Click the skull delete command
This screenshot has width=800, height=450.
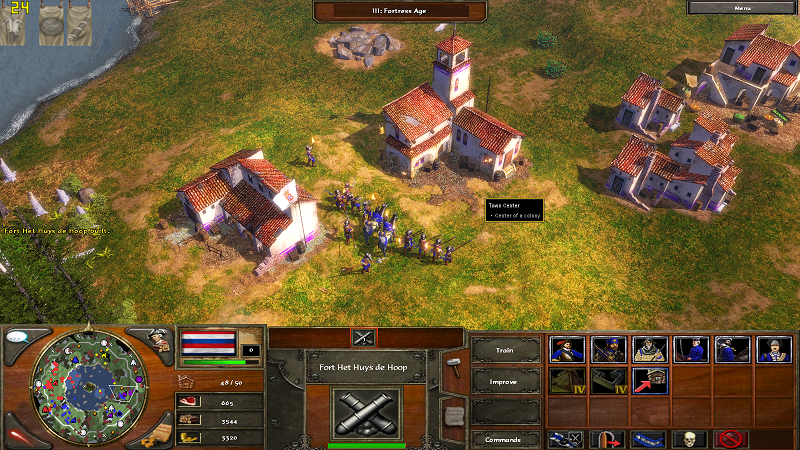(x=690, y=438)
